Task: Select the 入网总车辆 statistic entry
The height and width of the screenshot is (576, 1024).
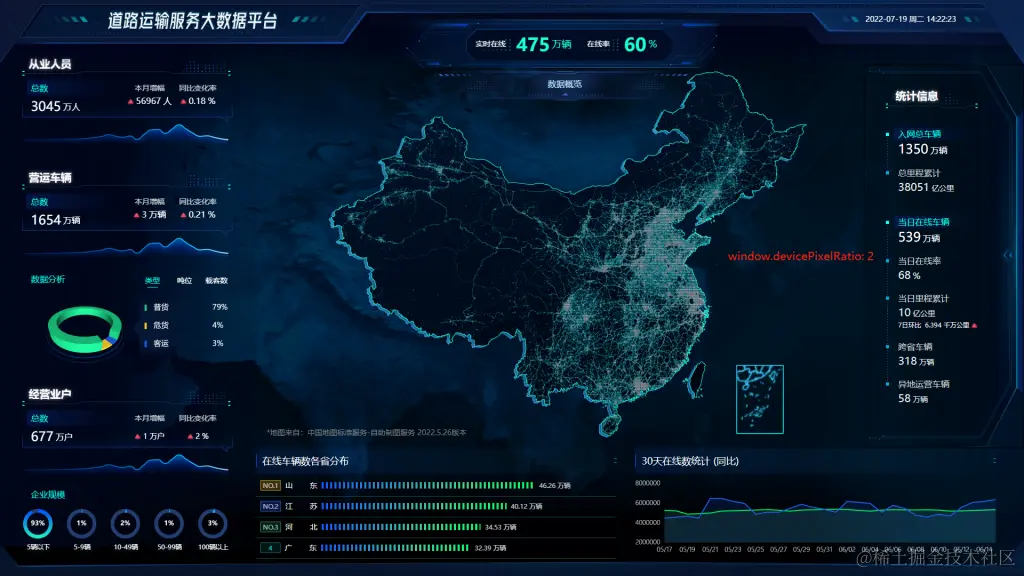Action: (918, 133)
